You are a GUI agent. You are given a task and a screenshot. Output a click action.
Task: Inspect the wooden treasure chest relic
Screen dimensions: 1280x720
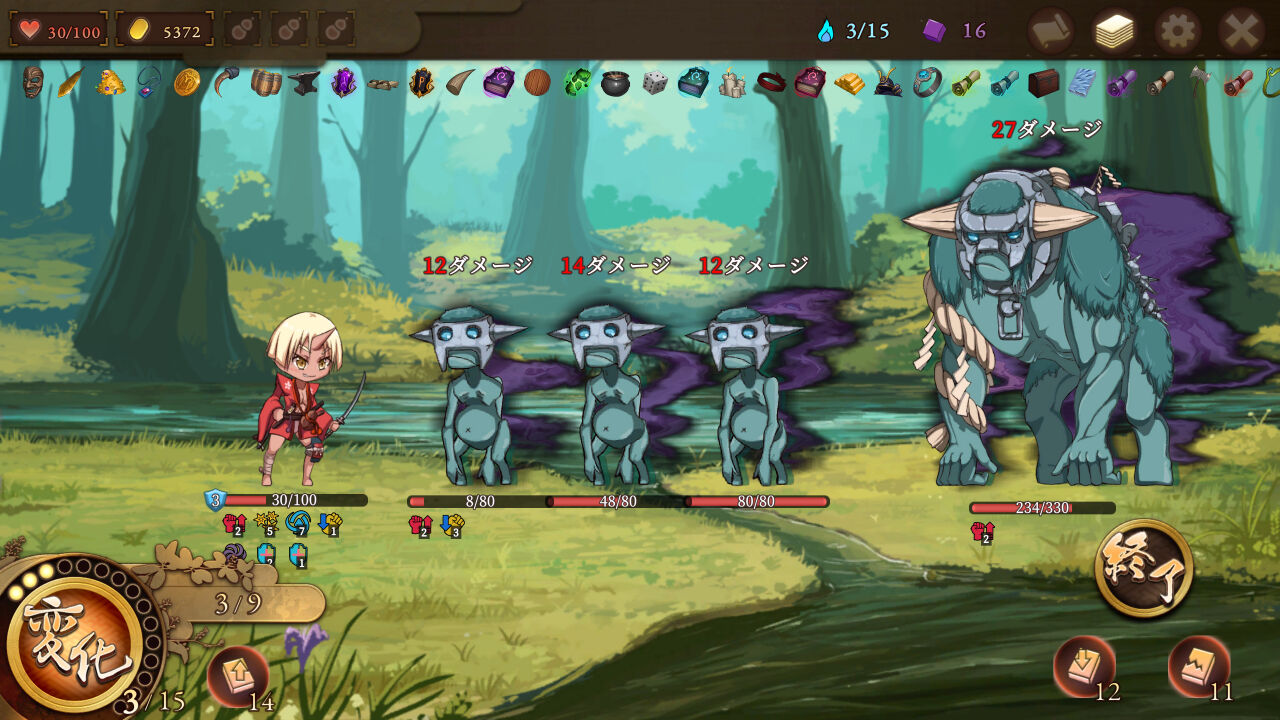(x=1043, y=82)
